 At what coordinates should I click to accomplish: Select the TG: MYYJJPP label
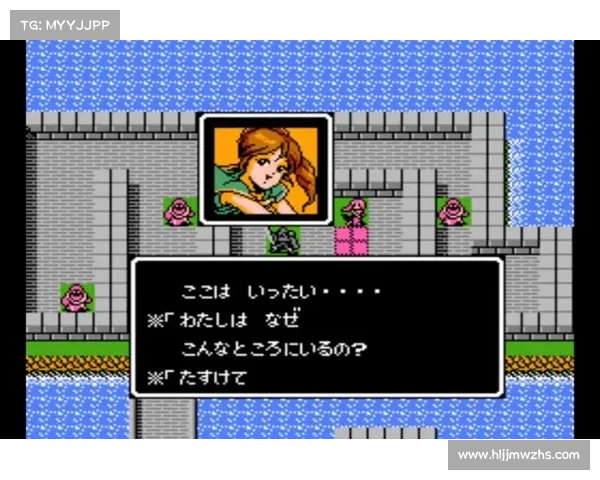(x=64, y=23)
